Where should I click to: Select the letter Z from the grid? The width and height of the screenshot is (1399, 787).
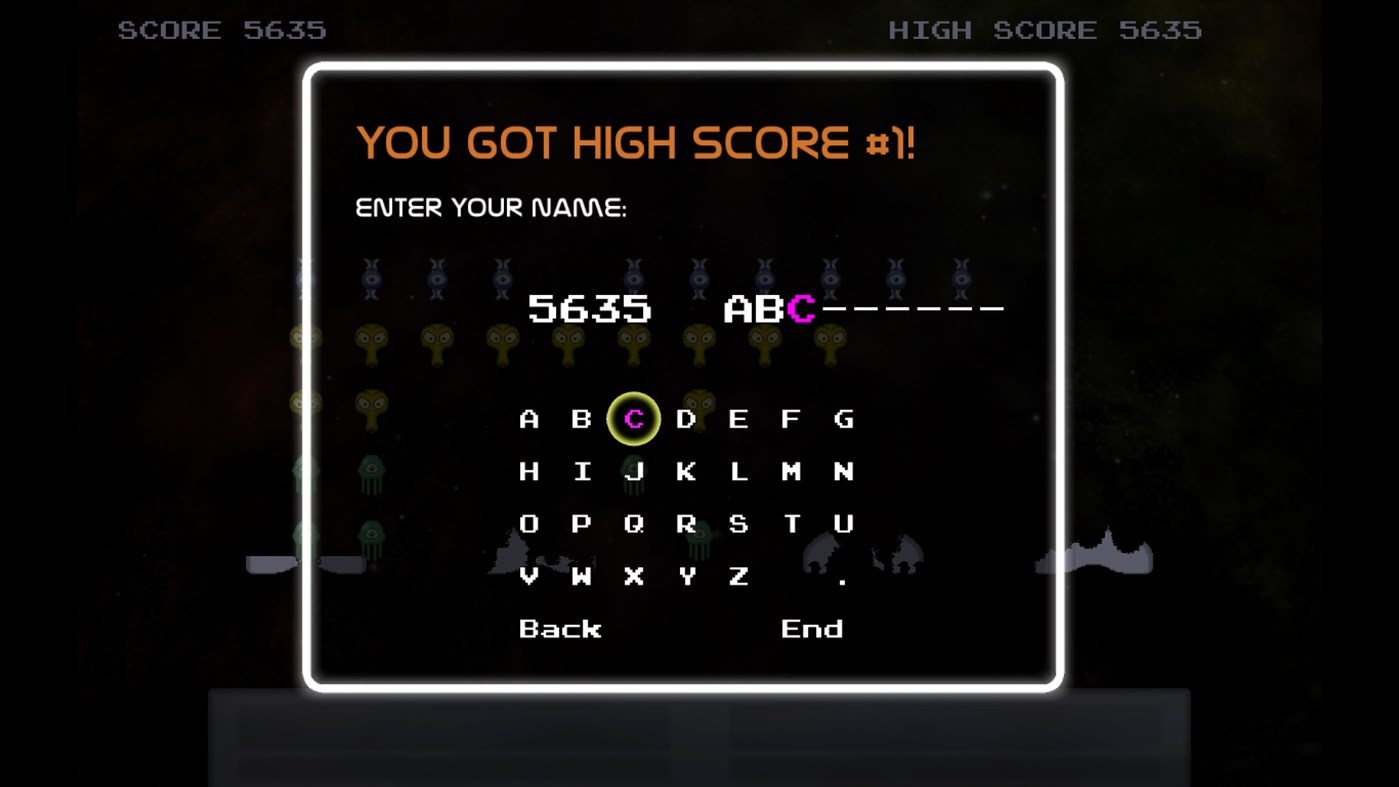(x=739, y=576)
